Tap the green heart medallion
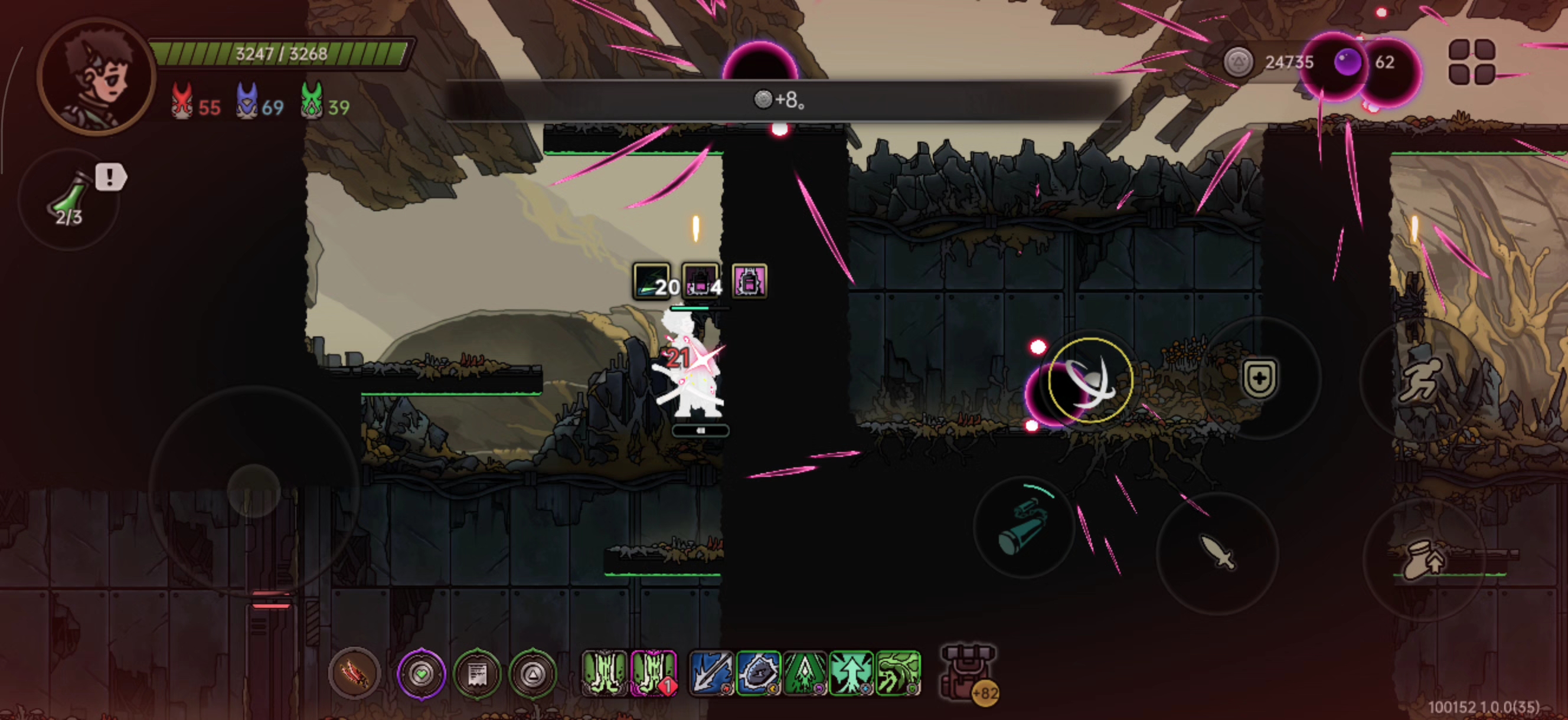 [421, 674]
